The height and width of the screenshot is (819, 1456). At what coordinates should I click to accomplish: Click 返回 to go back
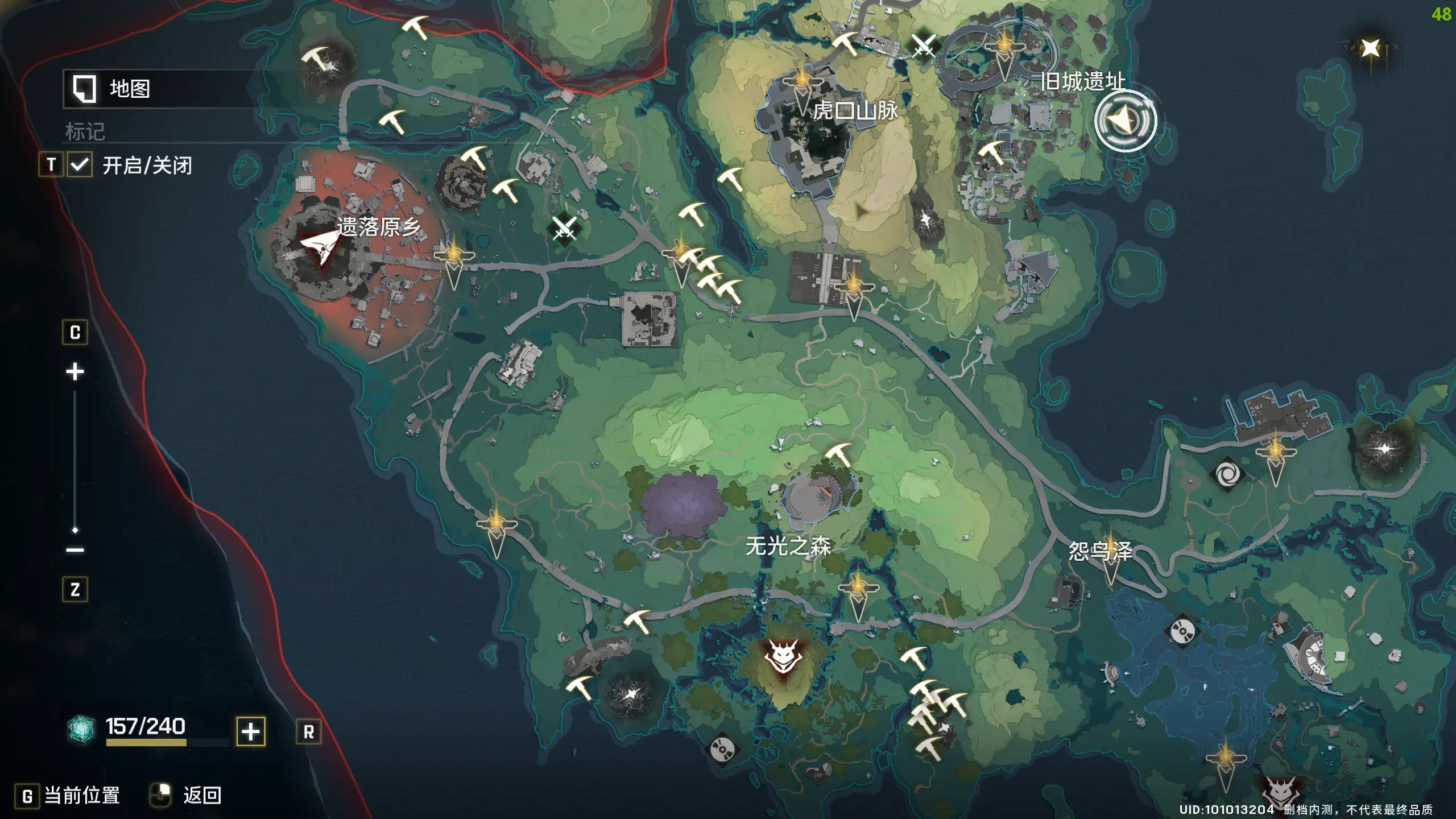click(x=201, y=795)
